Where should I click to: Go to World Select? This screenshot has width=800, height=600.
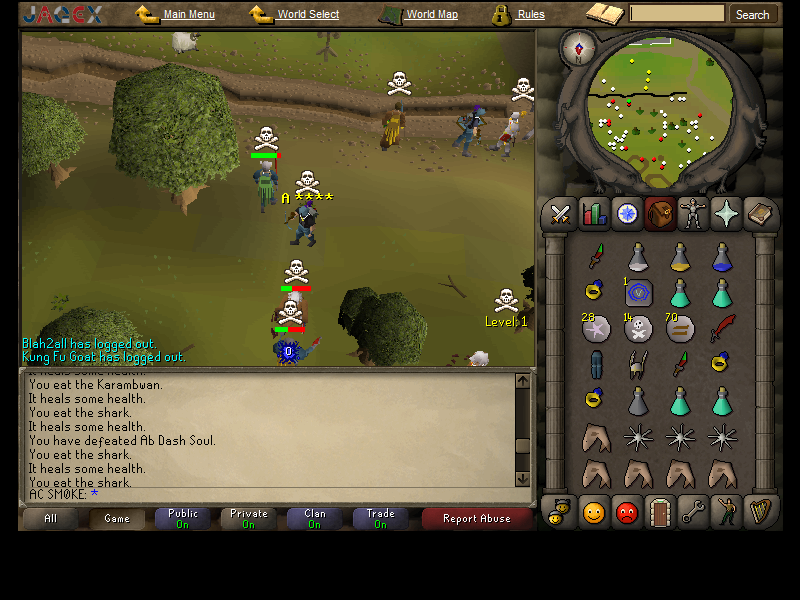308,15
